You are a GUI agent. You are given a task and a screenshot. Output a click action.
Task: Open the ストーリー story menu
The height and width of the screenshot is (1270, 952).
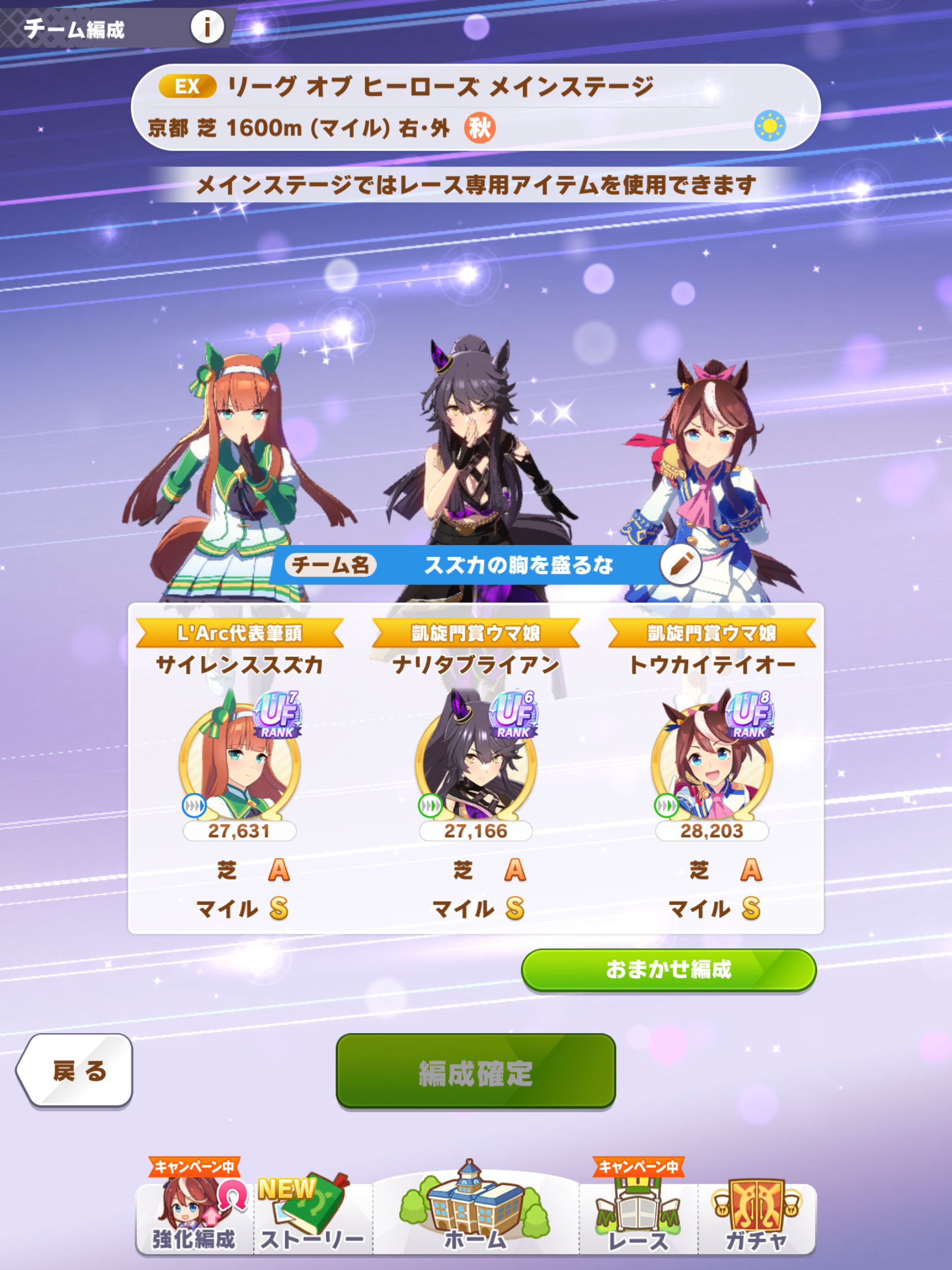(x=313, y=1215)
